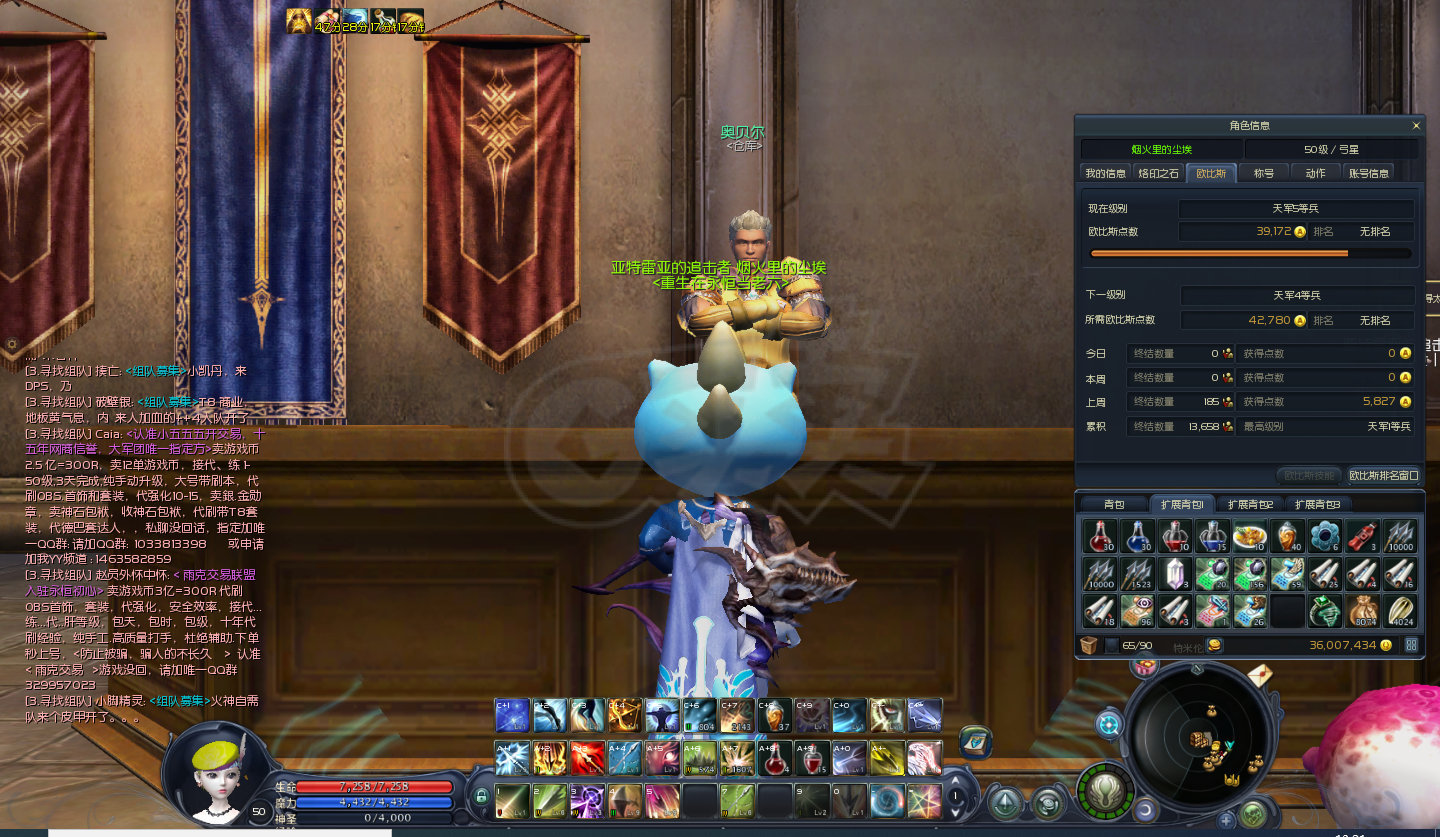Screen dimensions: 1440x837
Task: Open the 欧比斯排名窗口 ranking window
Action: click(x=1383, y=475)
